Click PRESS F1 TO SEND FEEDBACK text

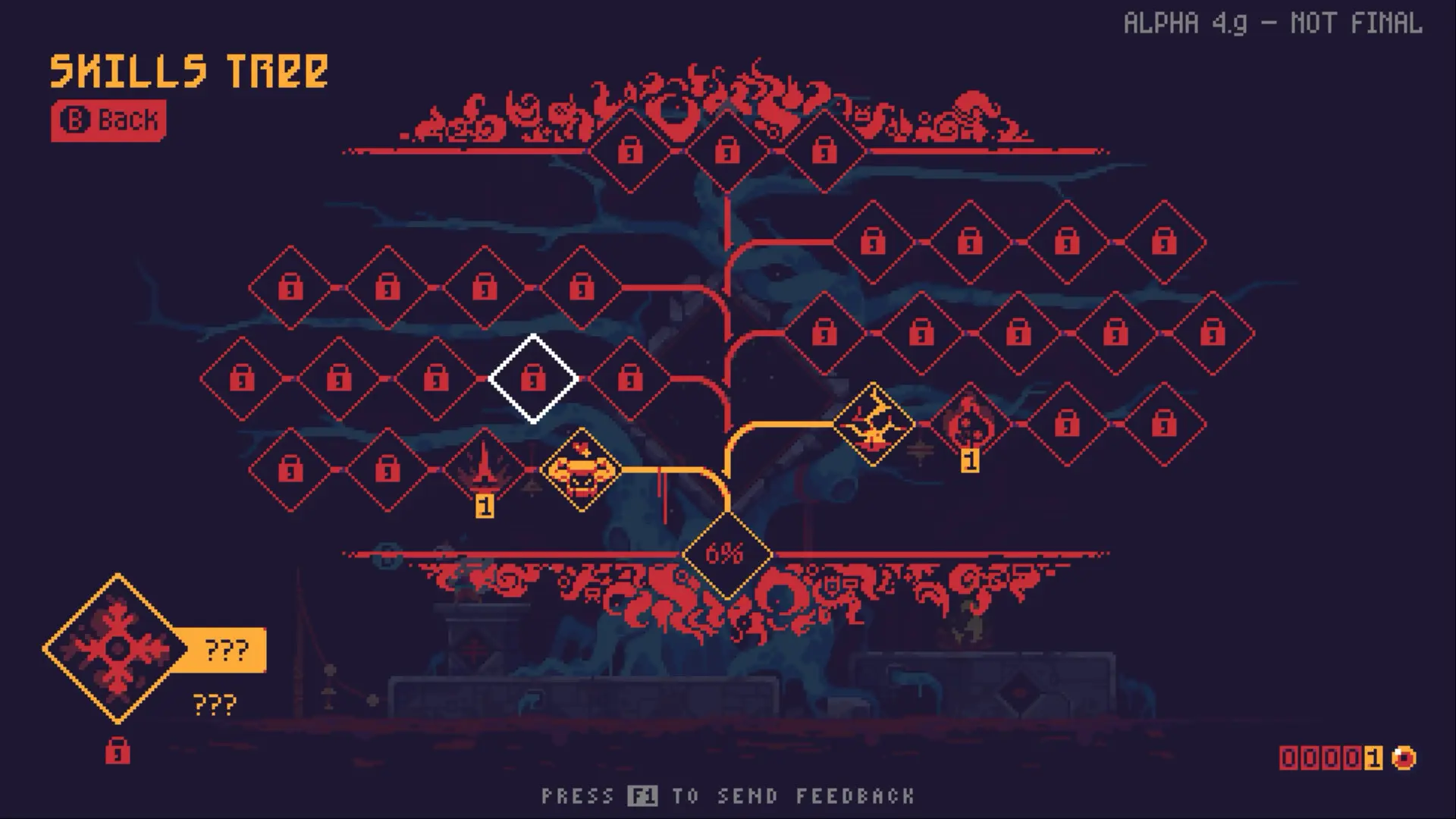728,796
